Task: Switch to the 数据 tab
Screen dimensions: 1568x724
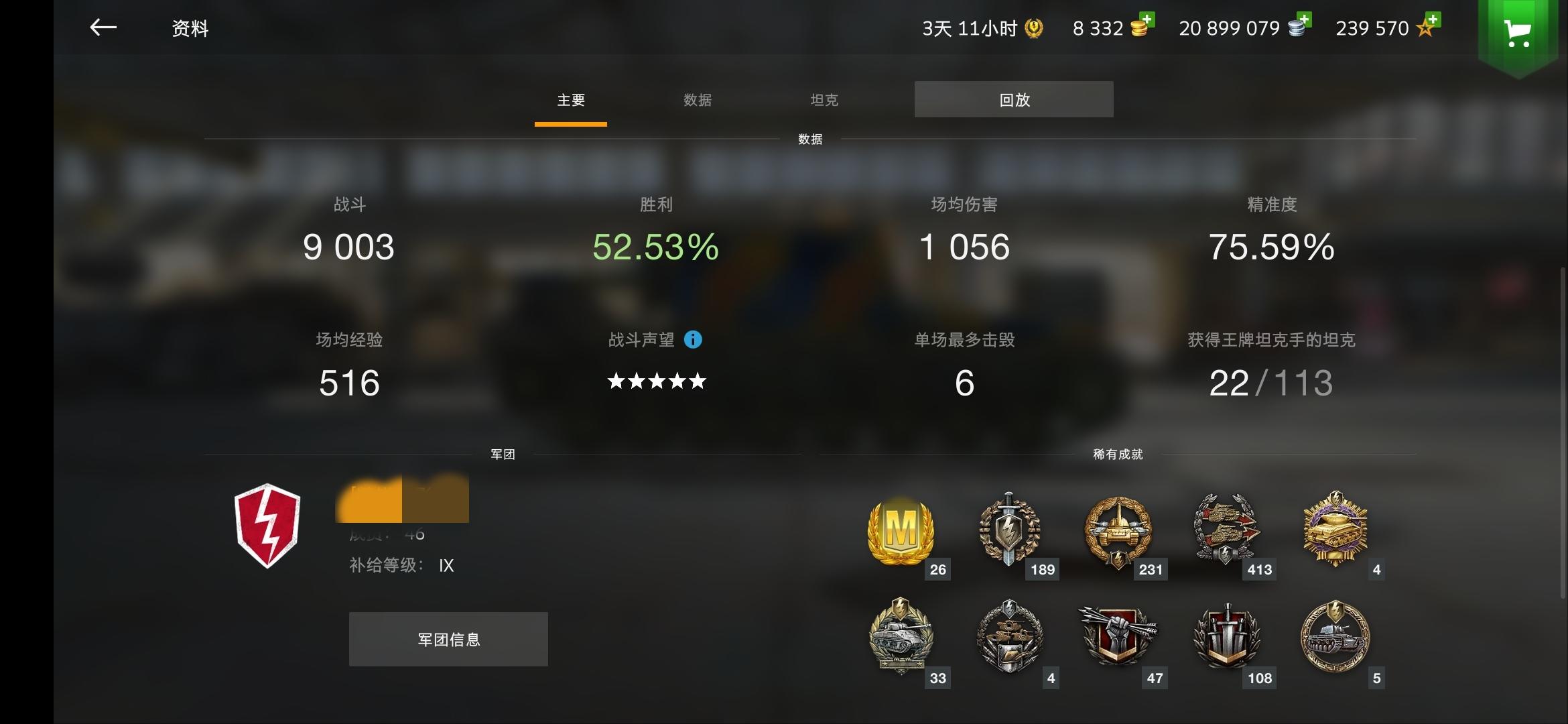Action: click(x=698, y=99)
